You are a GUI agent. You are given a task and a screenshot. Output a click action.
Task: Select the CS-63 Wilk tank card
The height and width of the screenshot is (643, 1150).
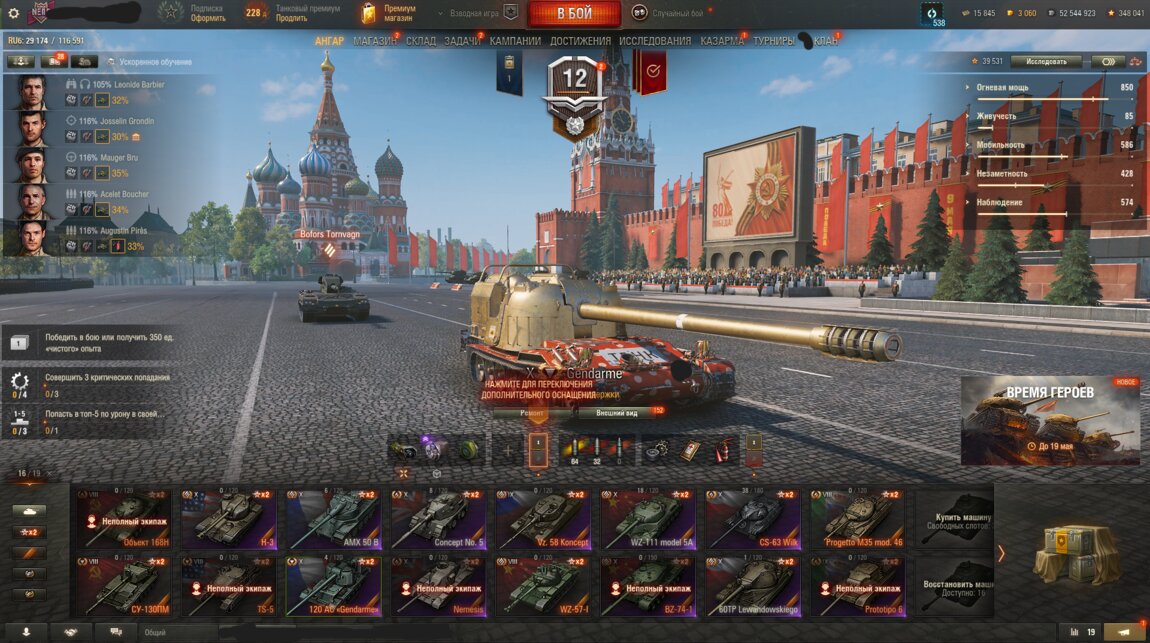click(x=753, y=519)
